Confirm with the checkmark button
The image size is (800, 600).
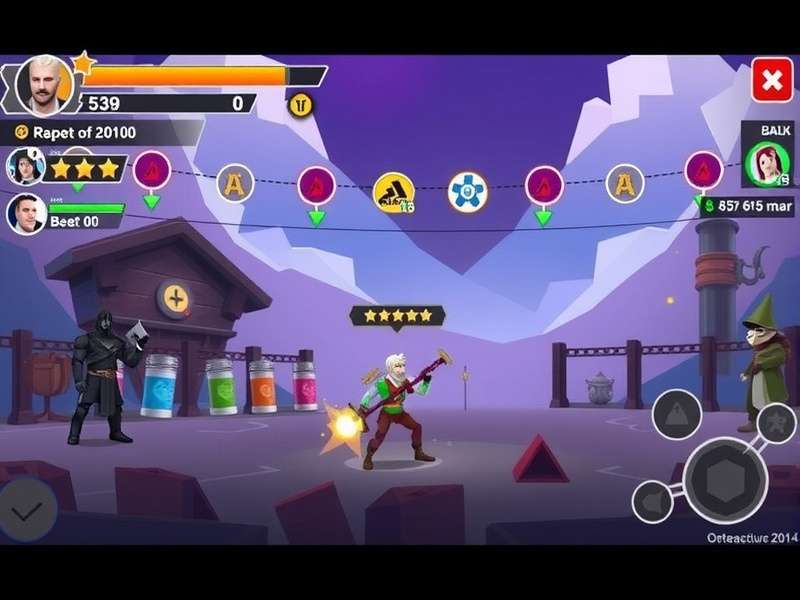pos(26,509)
